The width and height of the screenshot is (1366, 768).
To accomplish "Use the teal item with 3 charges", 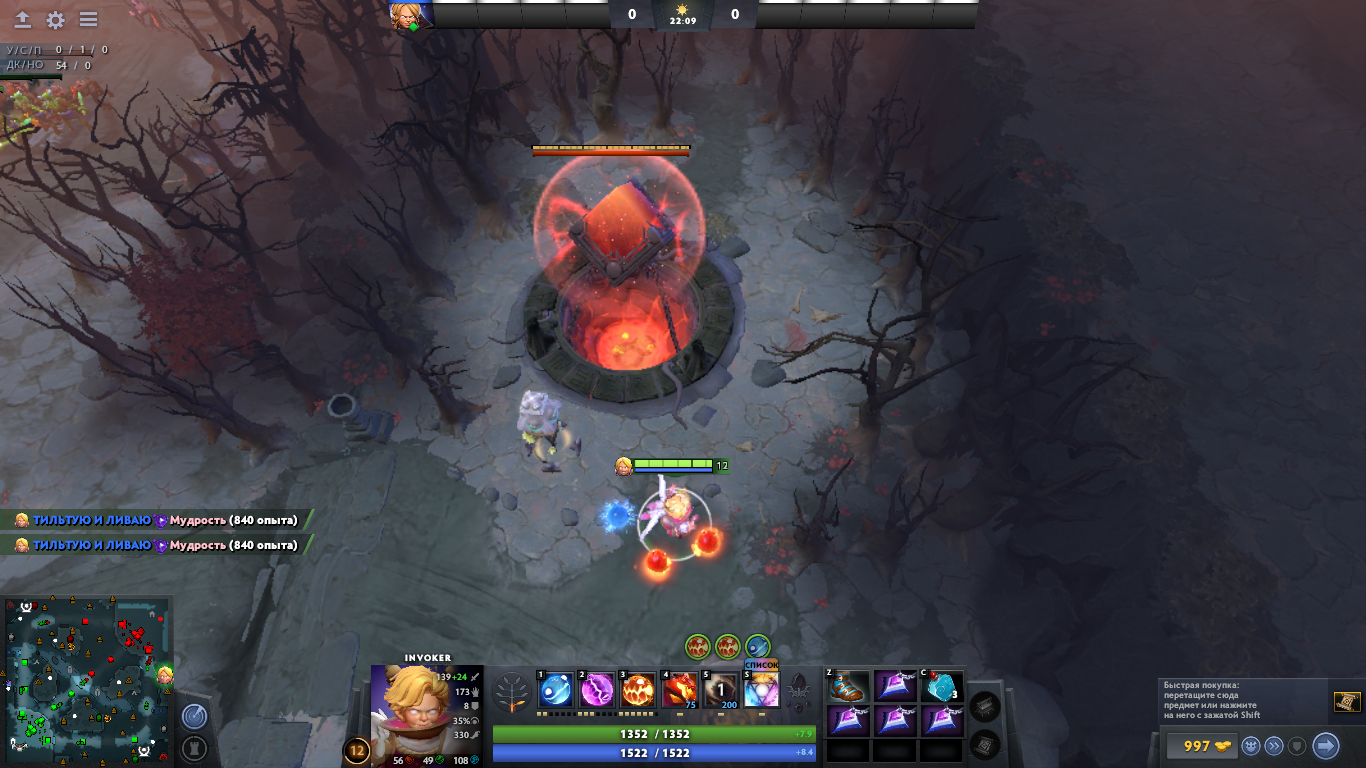I will 942,687.
